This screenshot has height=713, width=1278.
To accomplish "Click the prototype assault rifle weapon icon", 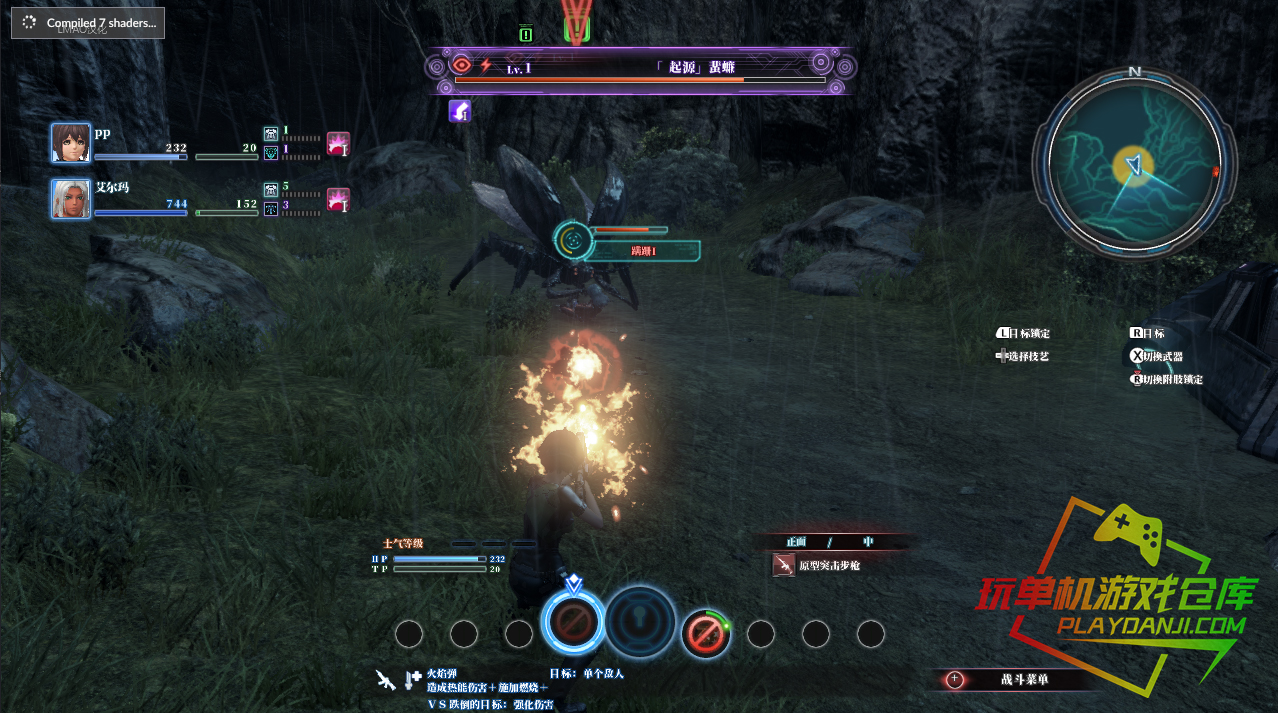I will (784, 566).
